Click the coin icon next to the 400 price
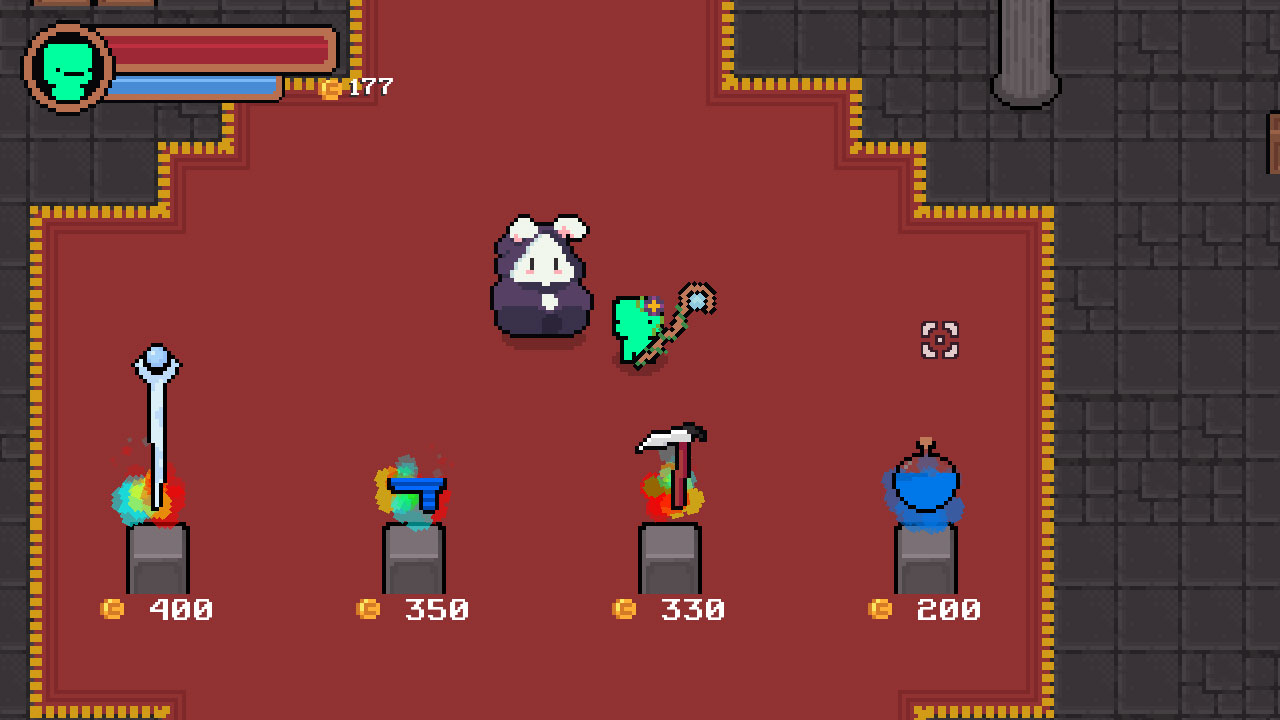 pyautogui.click(x=115, y=608)
